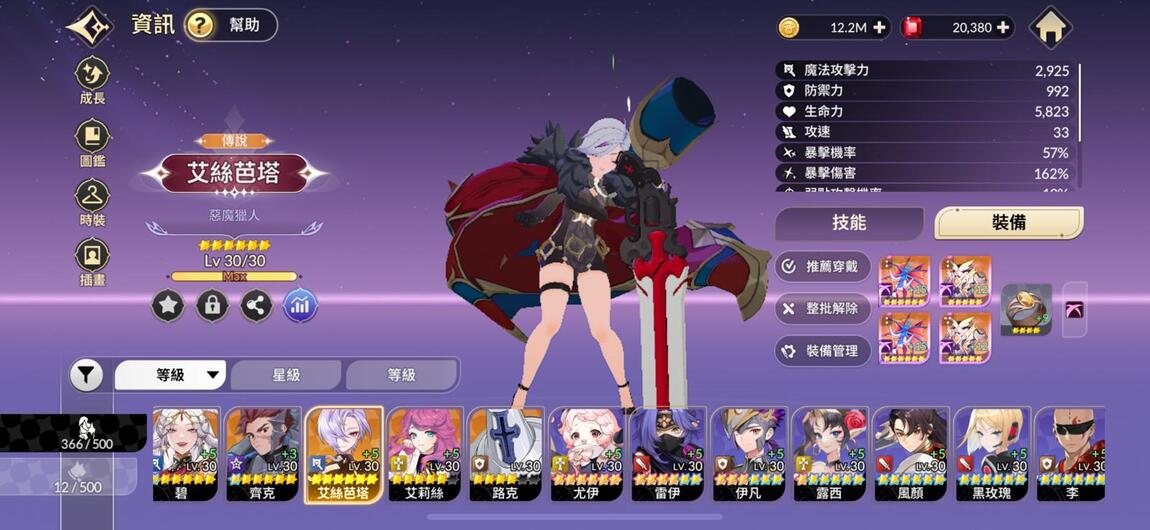
Task: Go back using the top-left diamond arrow
Action: coord(90,26)
